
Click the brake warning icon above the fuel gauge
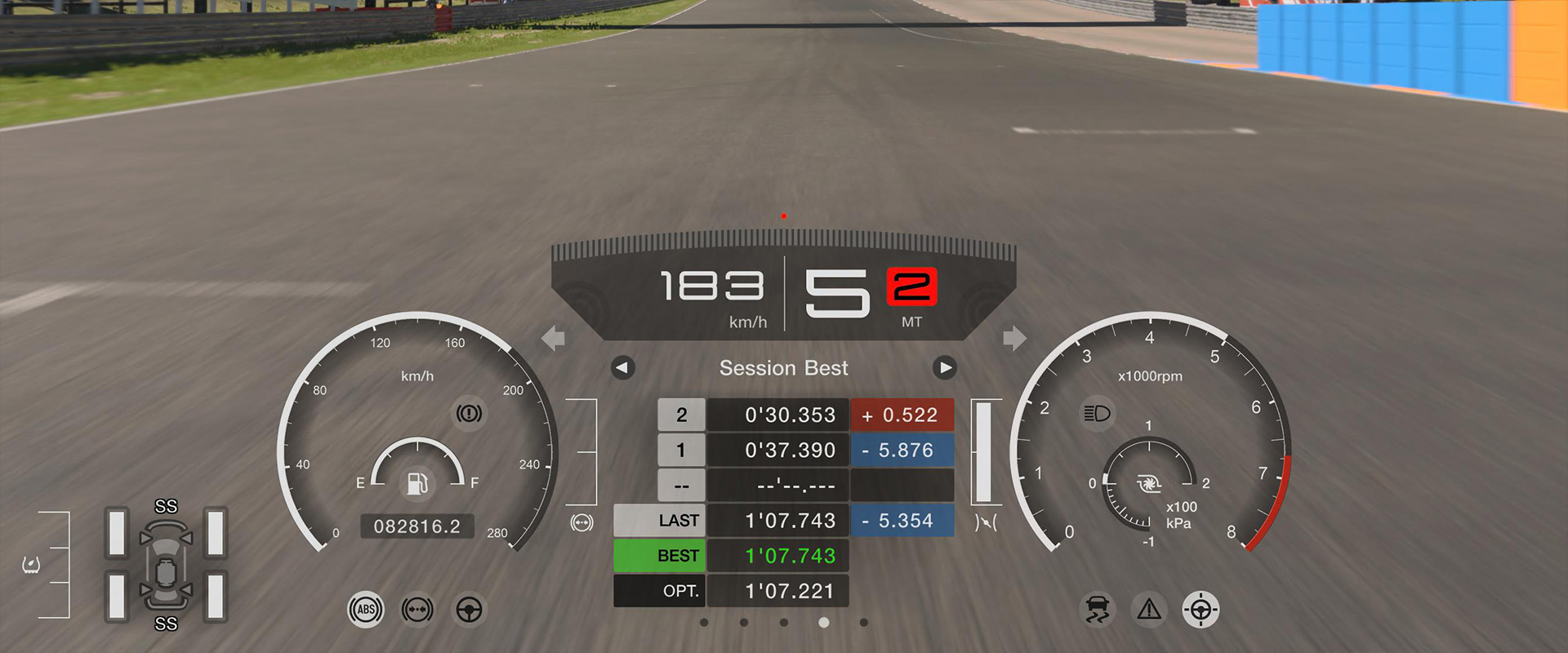(471, 414)
